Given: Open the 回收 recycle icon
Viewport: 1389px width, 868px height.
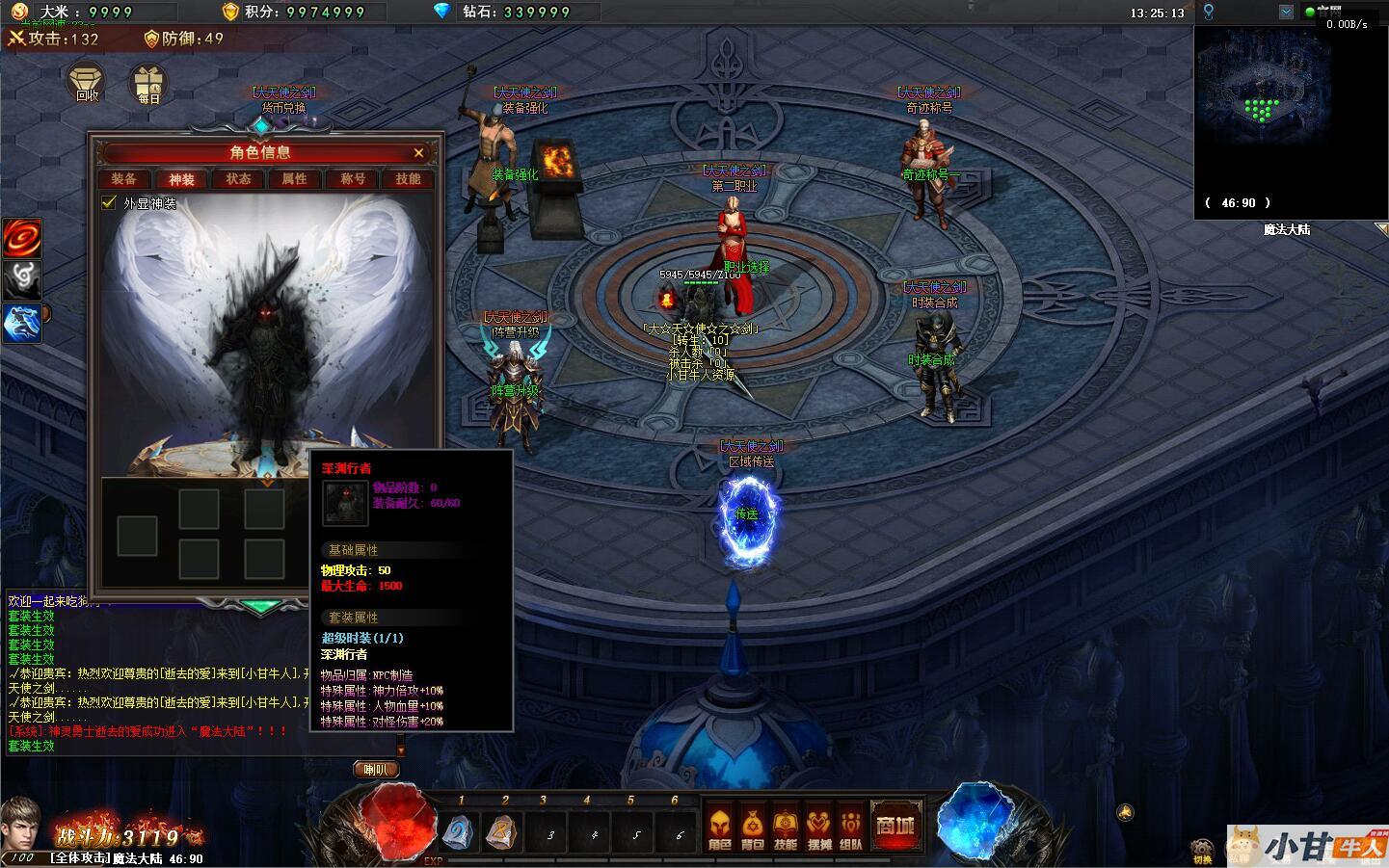Looking at the screenshot, I should point(88,82).
